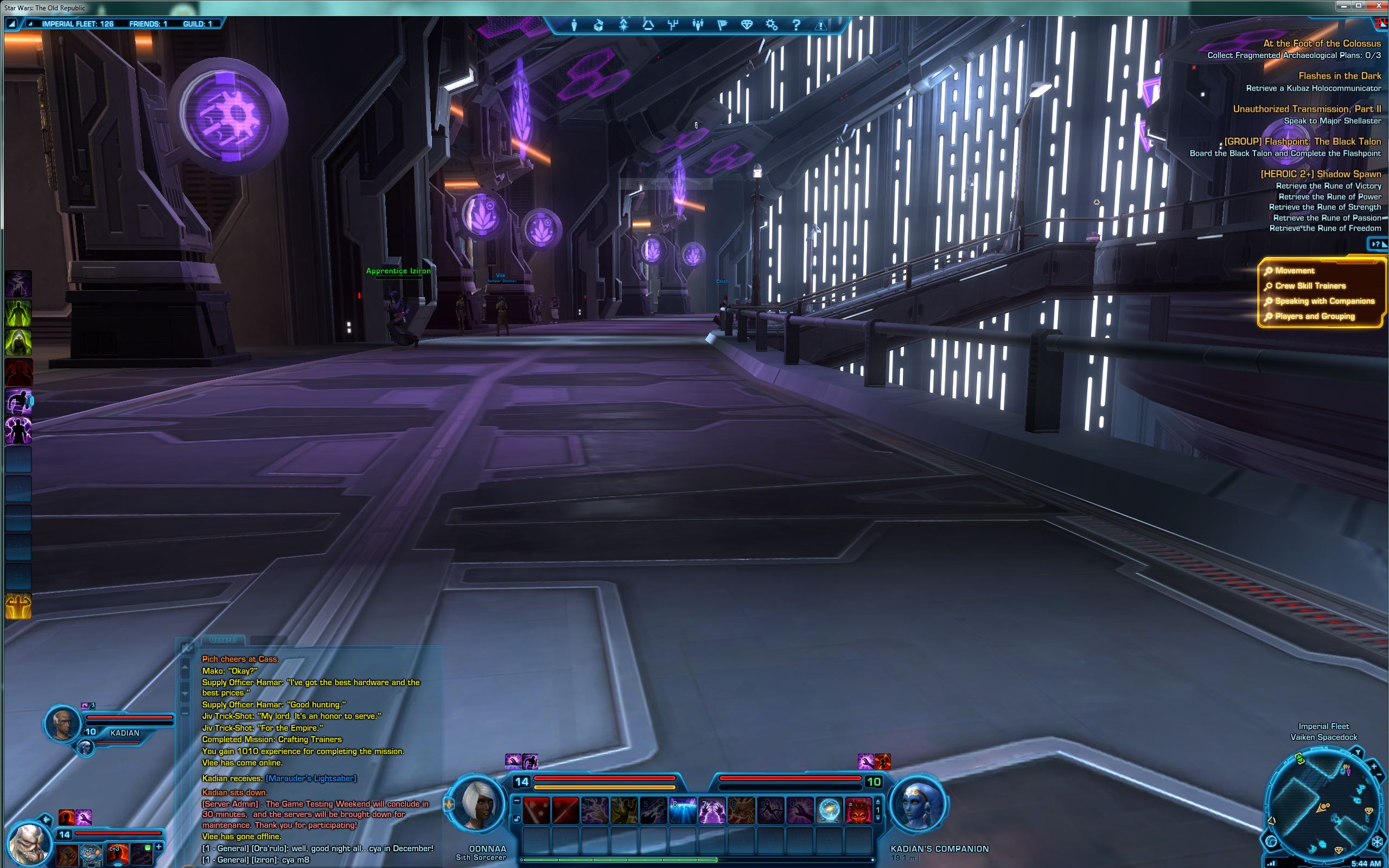Click the question mark help icon
The height and width of the screenshot is (868, 1389).
click(x=796, y=25)
